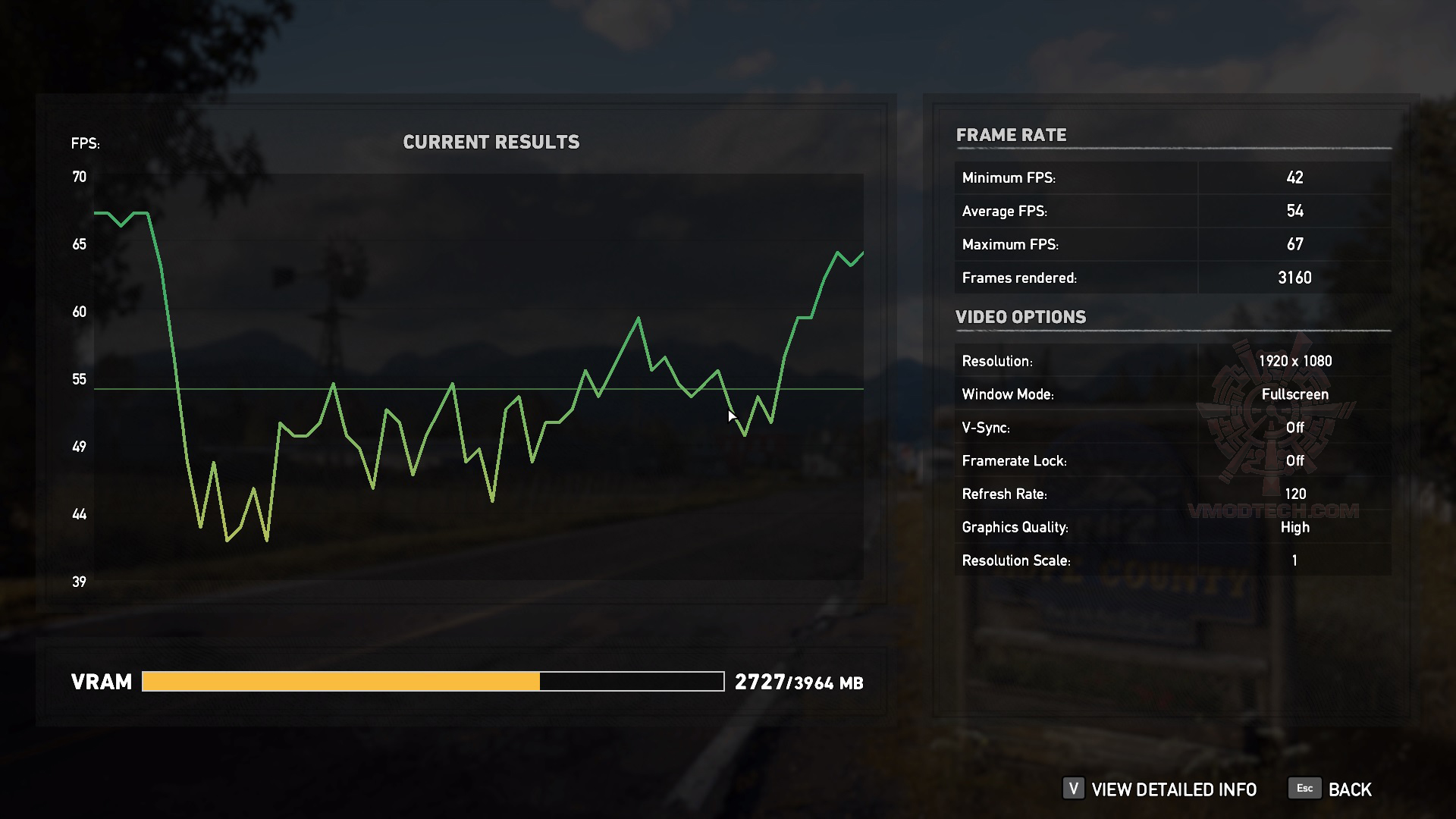The height and width of the screenshot is (819, 1456).
Task: Click the yellow VRAM usage bar
Action: tap(341, 681)
